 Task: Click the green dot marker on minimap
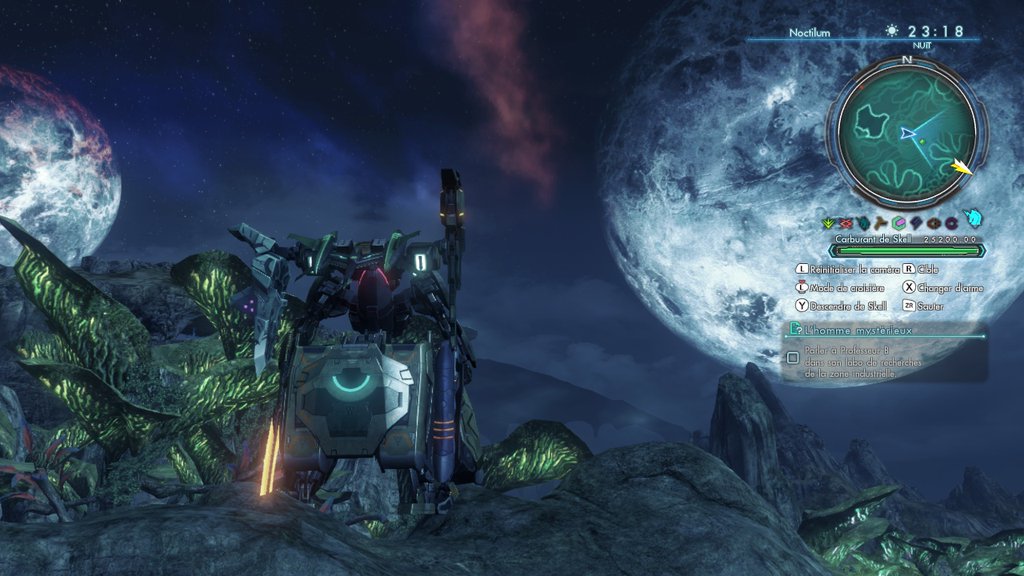[921, 141]
